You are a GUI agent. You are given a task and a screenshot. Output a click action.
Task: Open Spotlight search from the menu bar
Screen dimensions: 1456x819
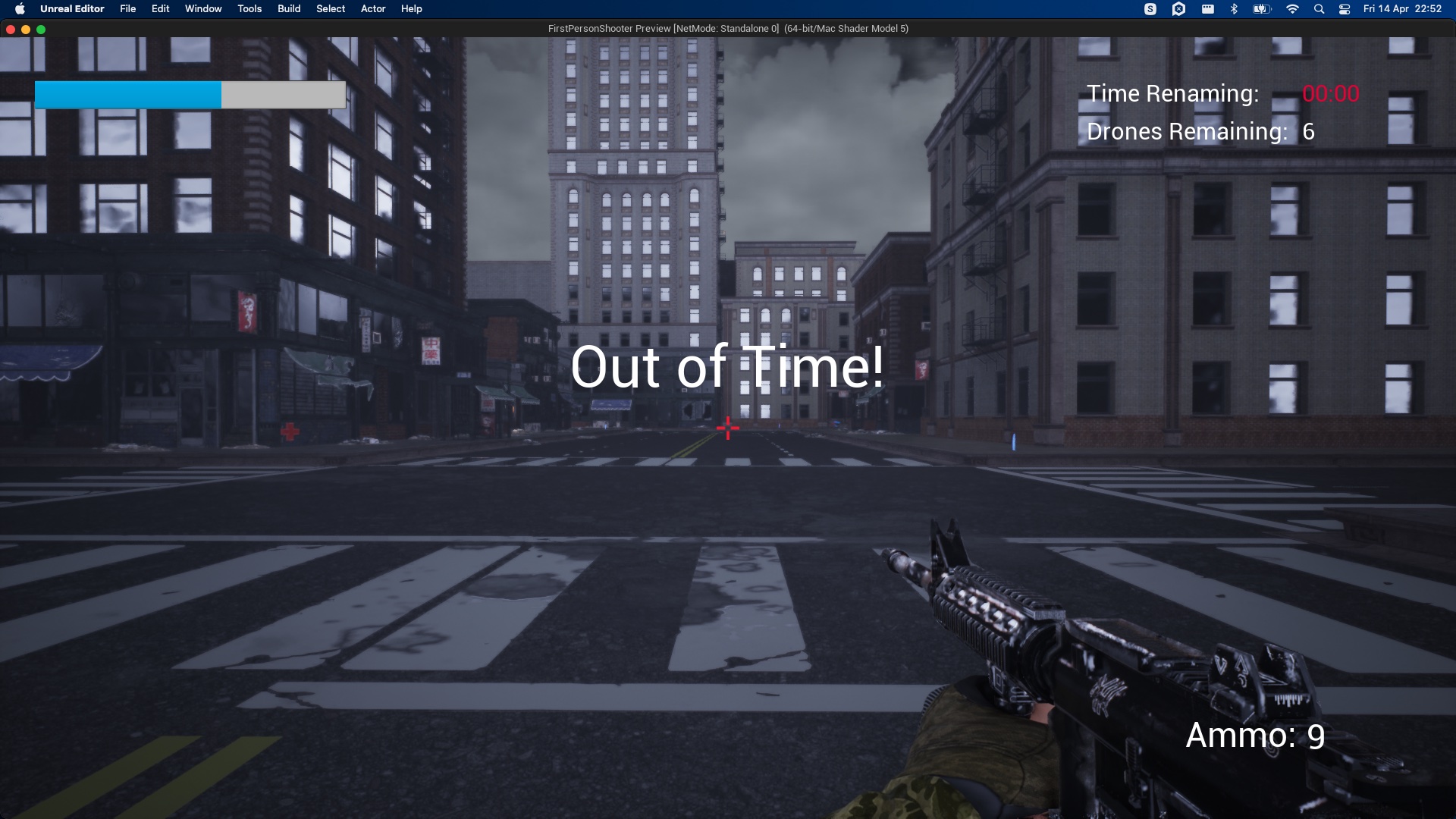(1319, 8)
